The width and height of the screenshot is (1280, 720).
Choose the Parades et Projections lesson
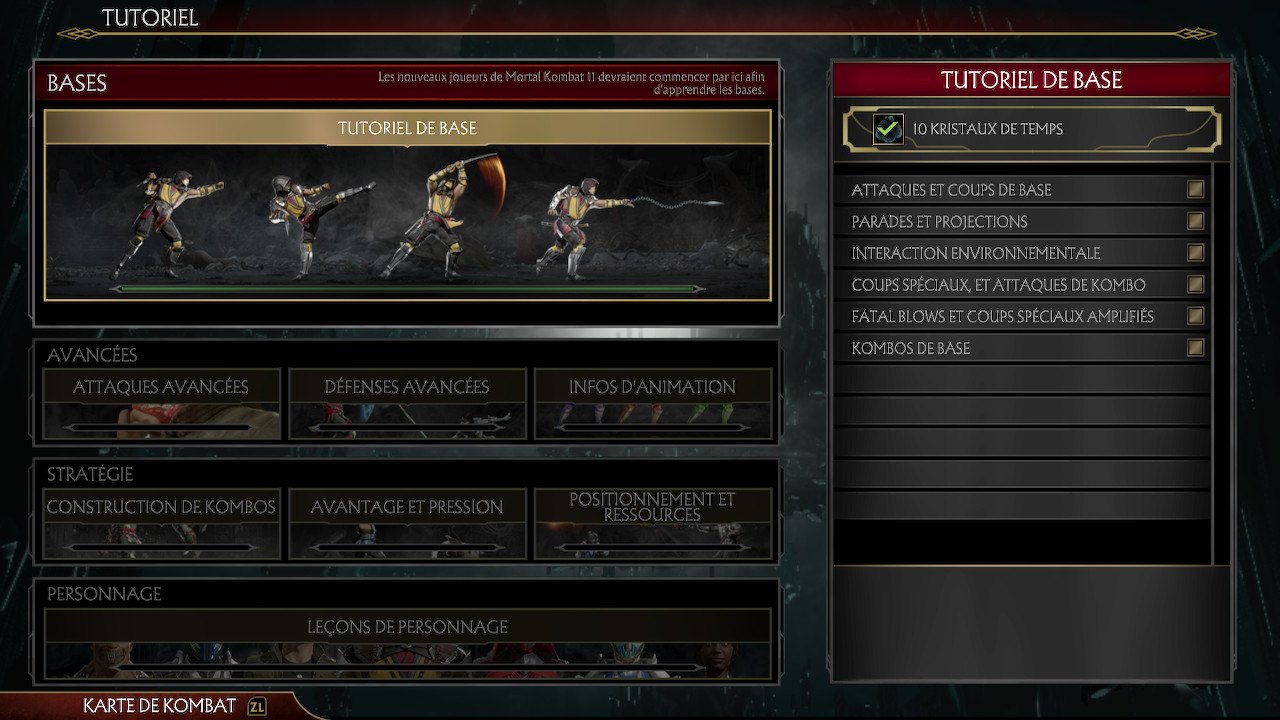pos(1020,222)
